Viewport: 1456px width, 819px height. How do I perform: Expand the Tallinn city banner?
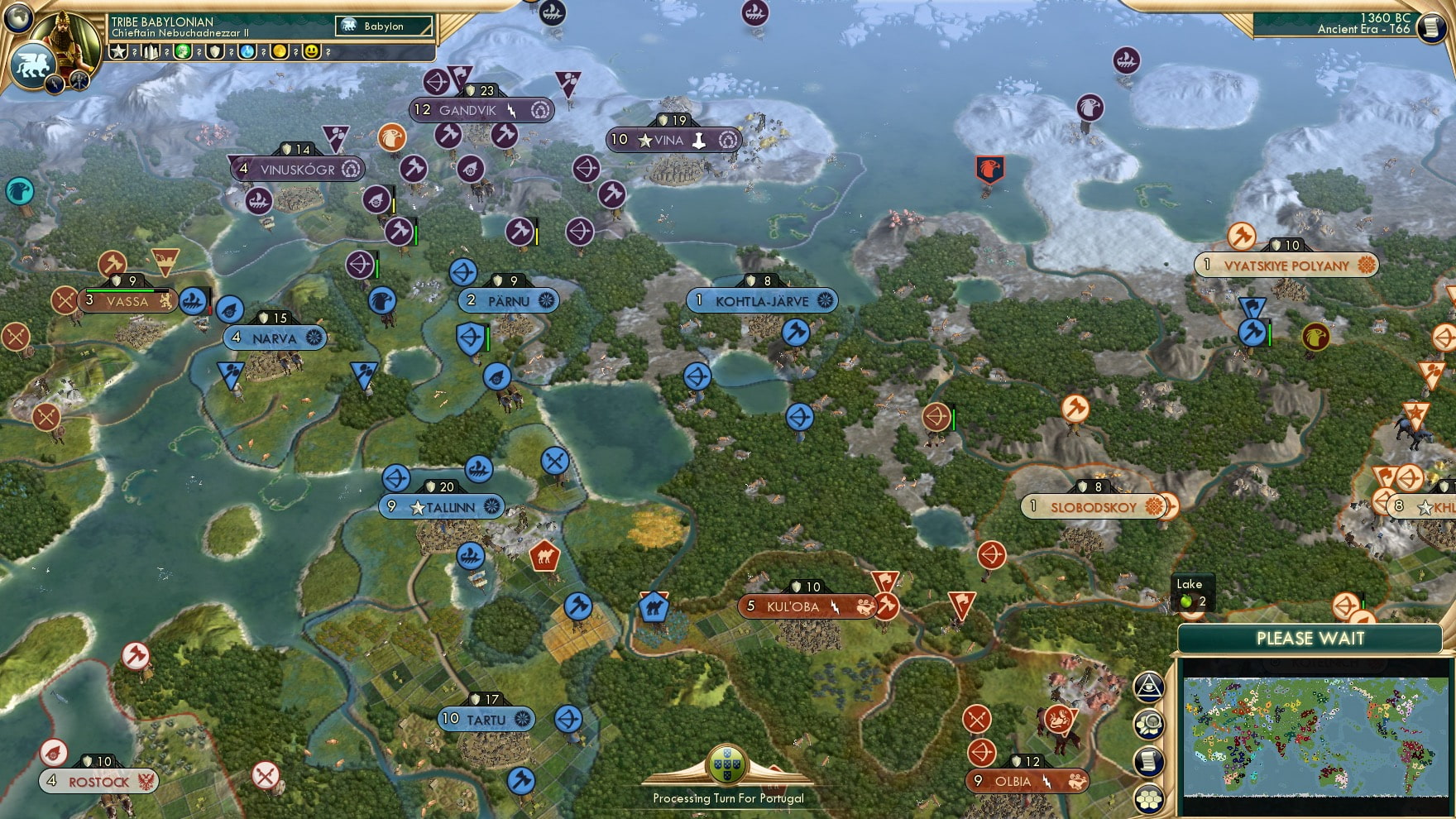[x=440, y=505]
